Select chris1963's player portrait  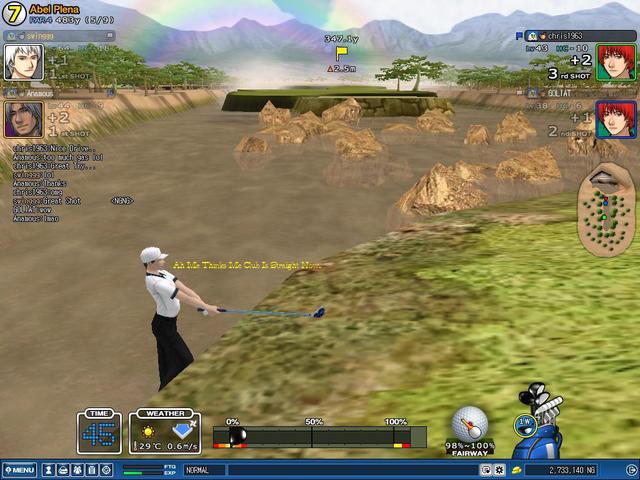pos(616,62)
